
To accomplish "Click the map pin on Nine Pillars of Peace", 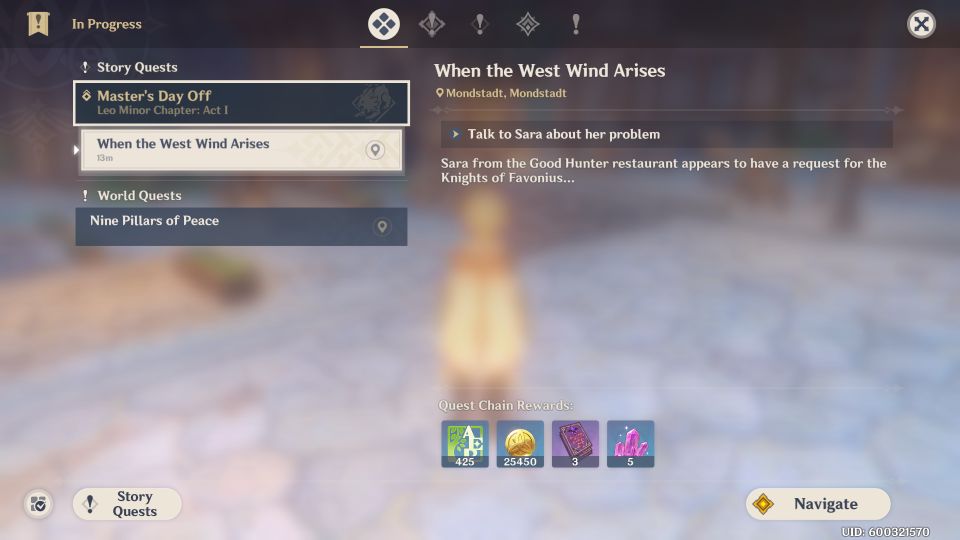I will pos(381,227).
